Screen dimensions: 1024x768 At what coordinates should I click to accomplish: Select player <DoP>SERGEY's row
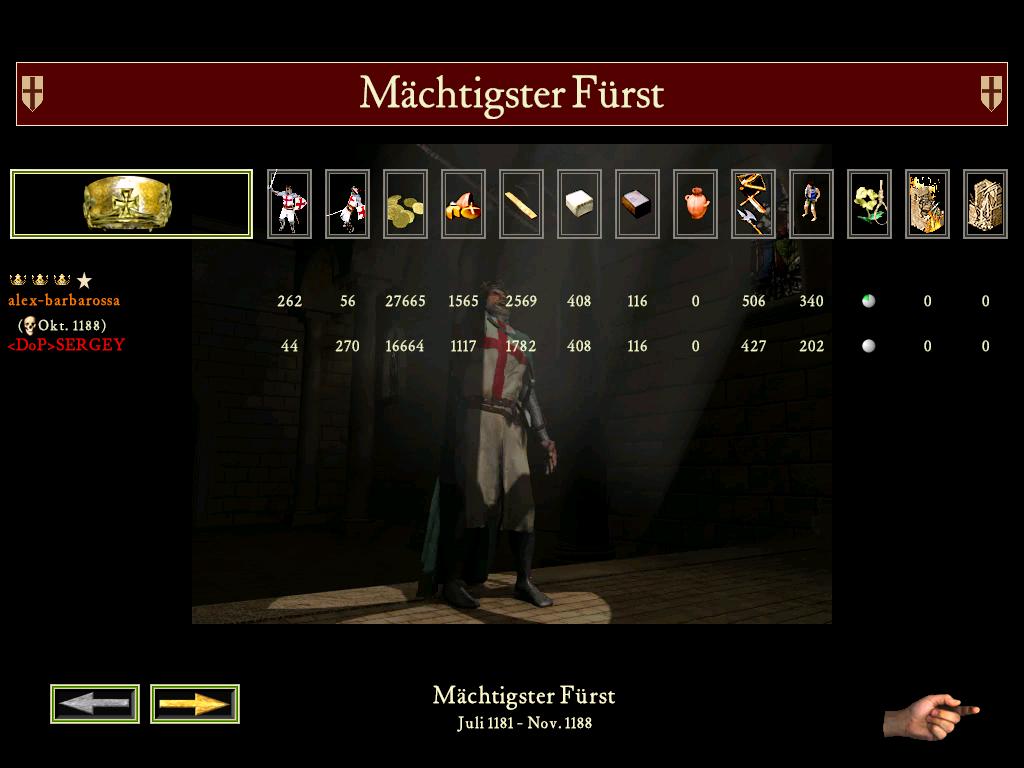pos(66,345)
